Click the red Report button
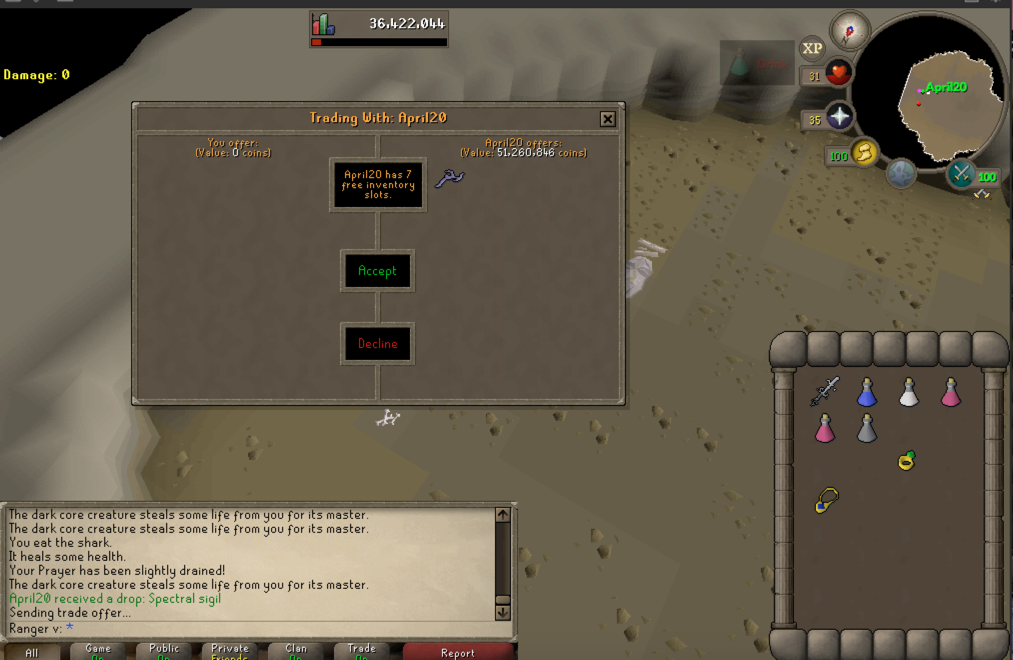This screenshot has width=1013, height=660. [458, 652]
